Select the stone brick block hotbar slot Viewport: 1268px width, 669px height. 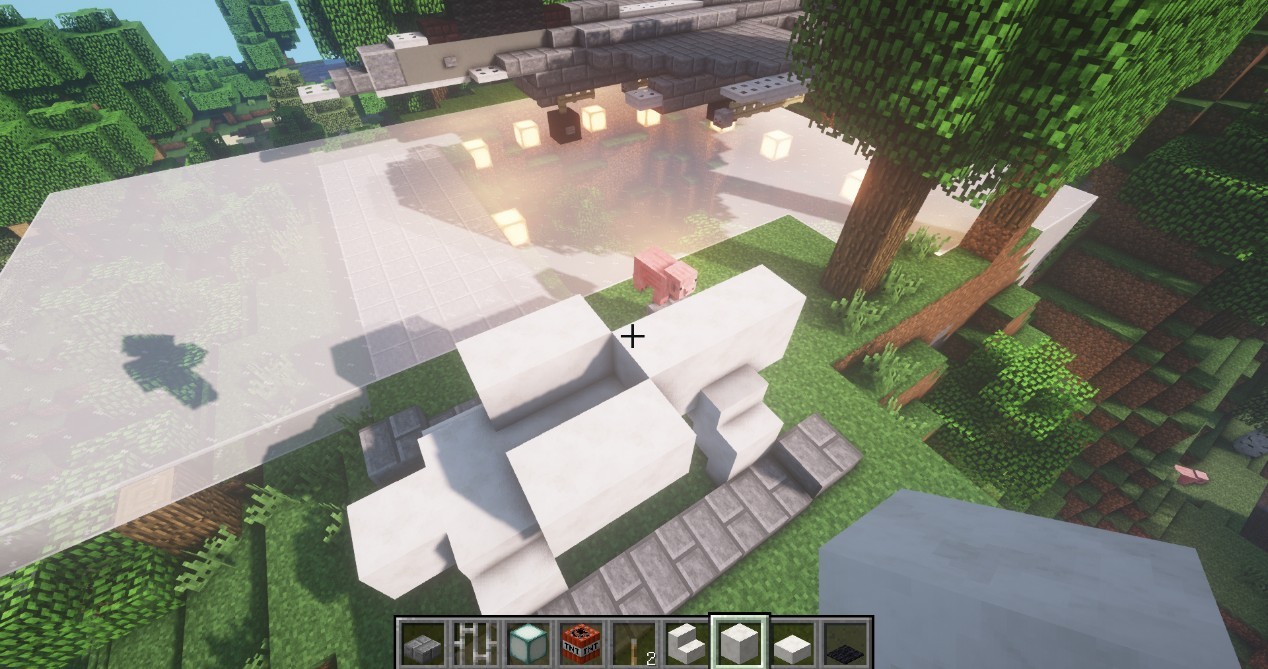pyautogui.click(x=421, y=643)
